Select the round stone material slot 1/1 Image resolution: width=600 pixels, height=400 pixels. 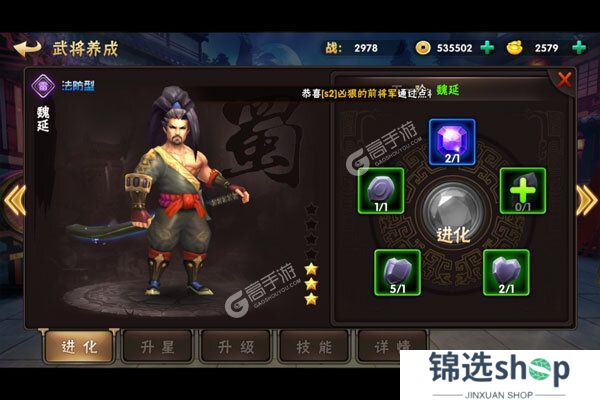coord(380,190)
